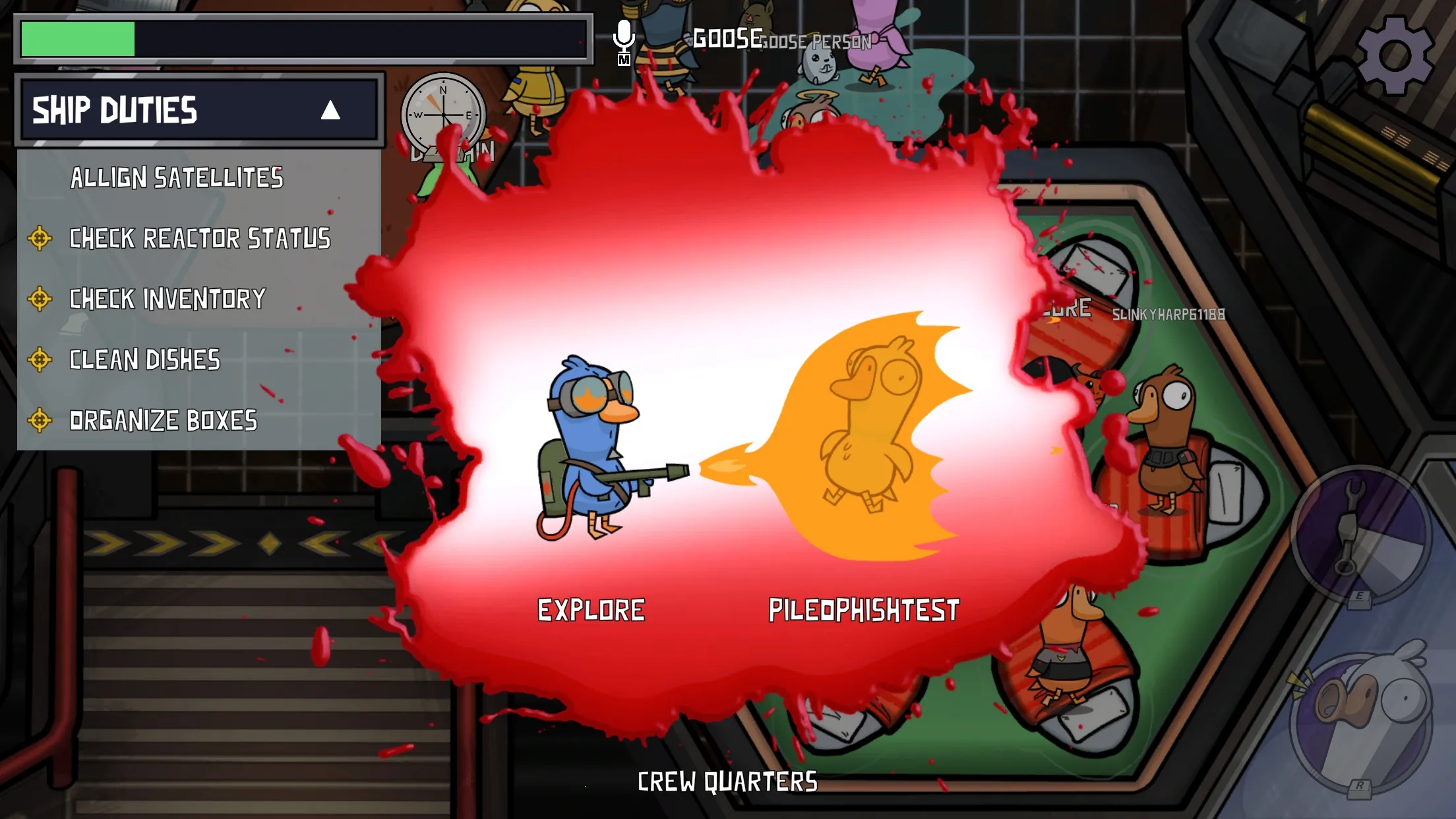
Task: Choose the Clean Dishes duty
Action: pos(144,360)
